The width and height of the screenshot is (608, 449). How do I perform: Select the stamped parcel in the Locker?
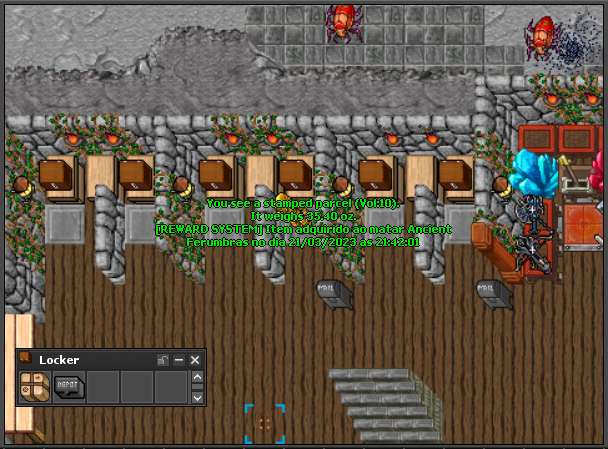point(36,386)
